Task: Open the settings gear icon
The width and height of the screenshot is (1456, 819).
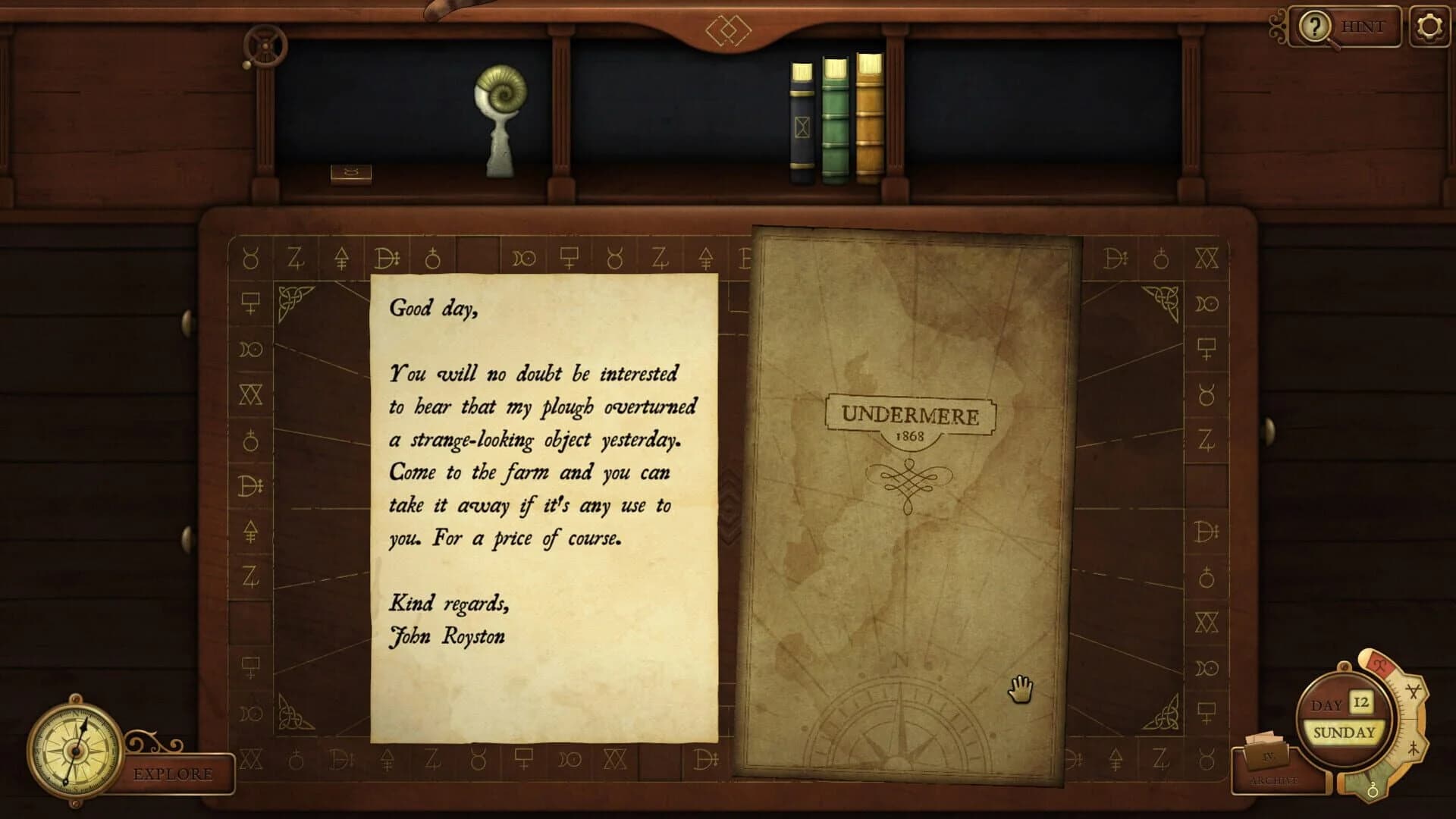Action: point(1429,27)
